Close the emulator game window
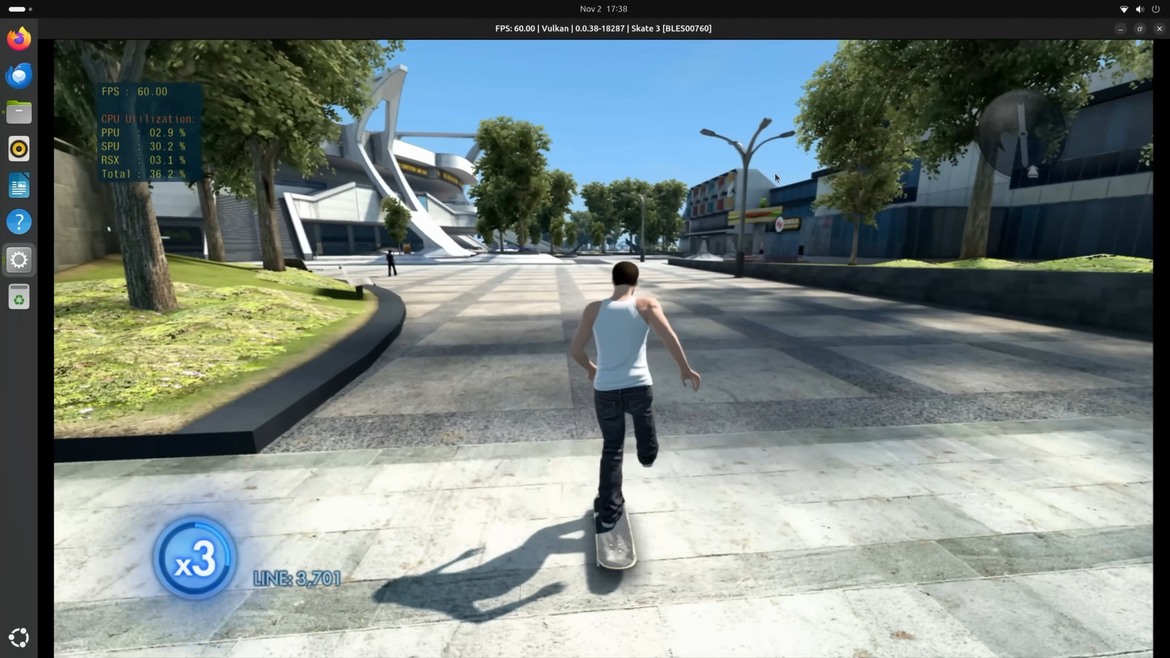This screenshot has height=658, width=1170. pos(1159,29)
